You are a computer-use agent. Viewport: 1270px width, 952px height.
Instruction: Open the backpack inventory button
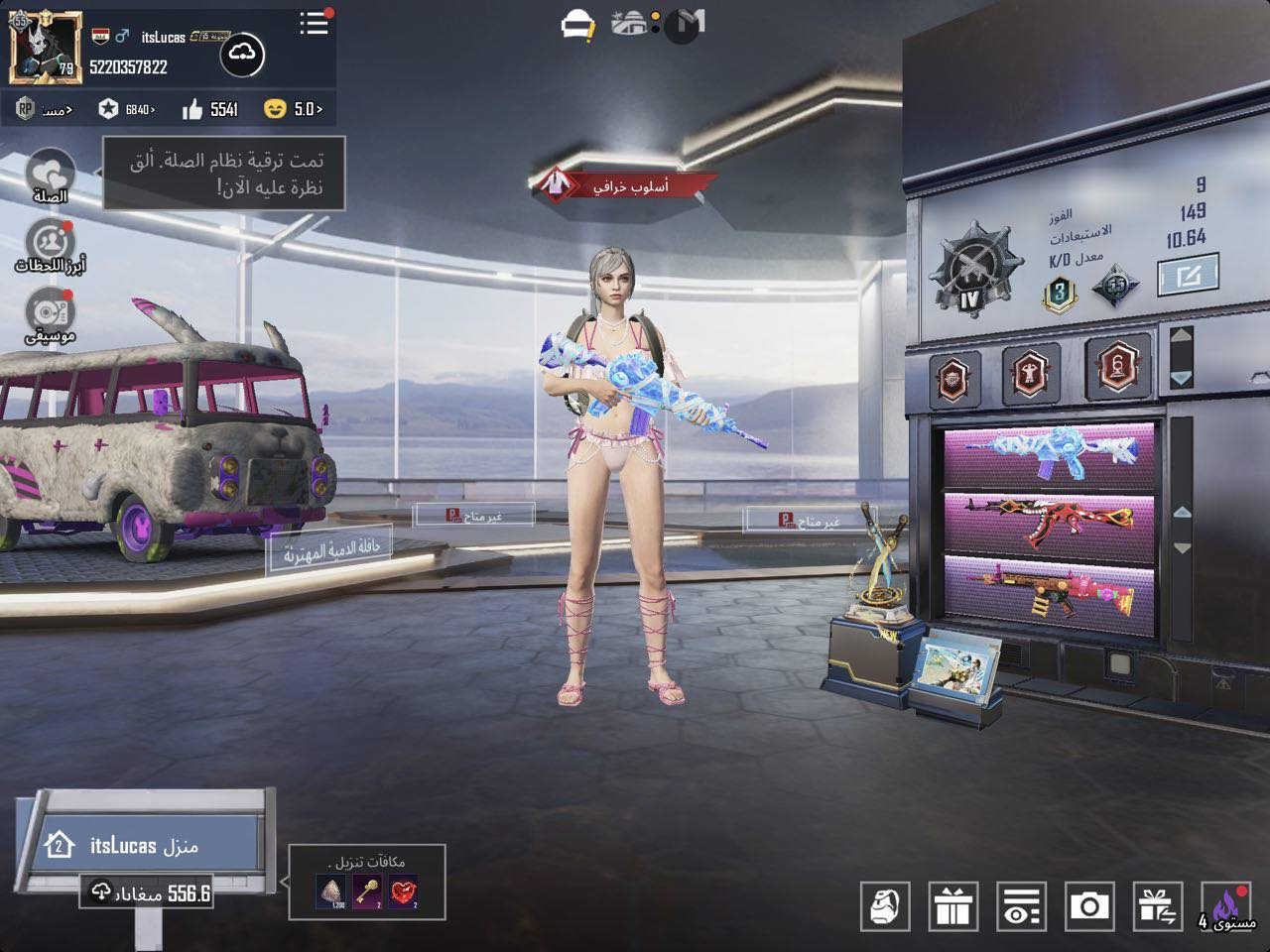click(884, 905)
